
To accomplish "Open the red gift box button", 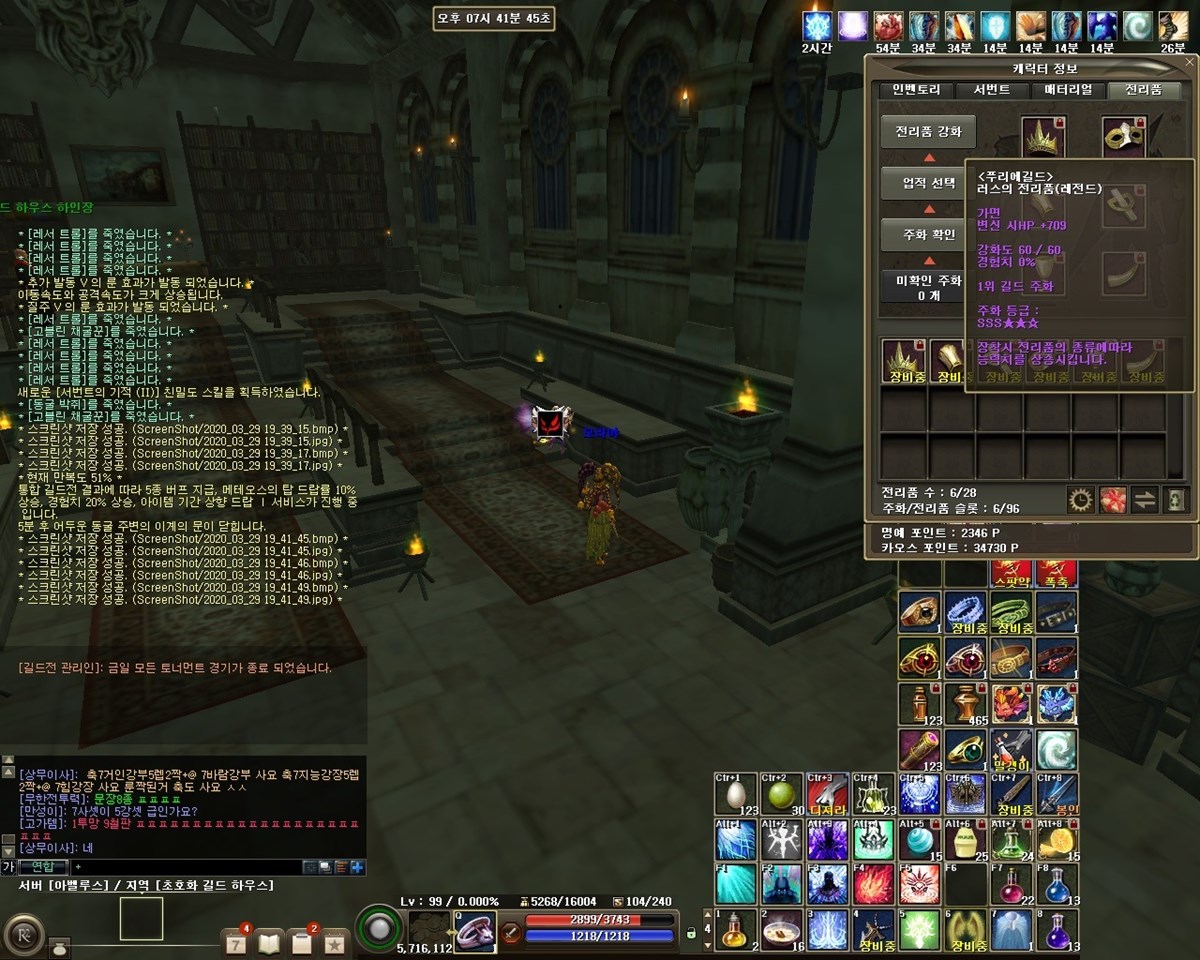I will tap(1112, 500).
